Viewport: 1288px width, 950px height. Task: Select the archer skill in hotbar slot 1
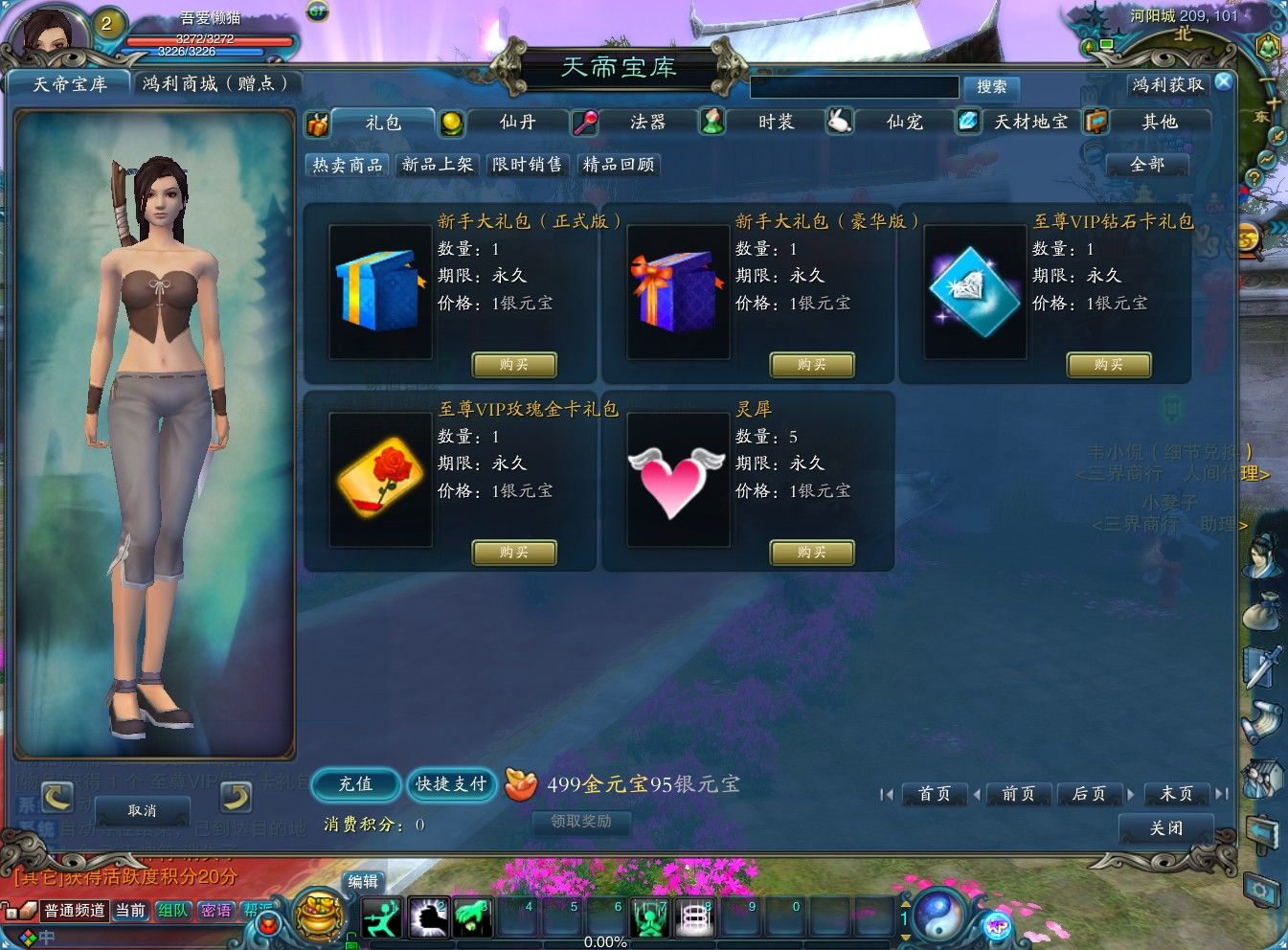tap(382, 916)
